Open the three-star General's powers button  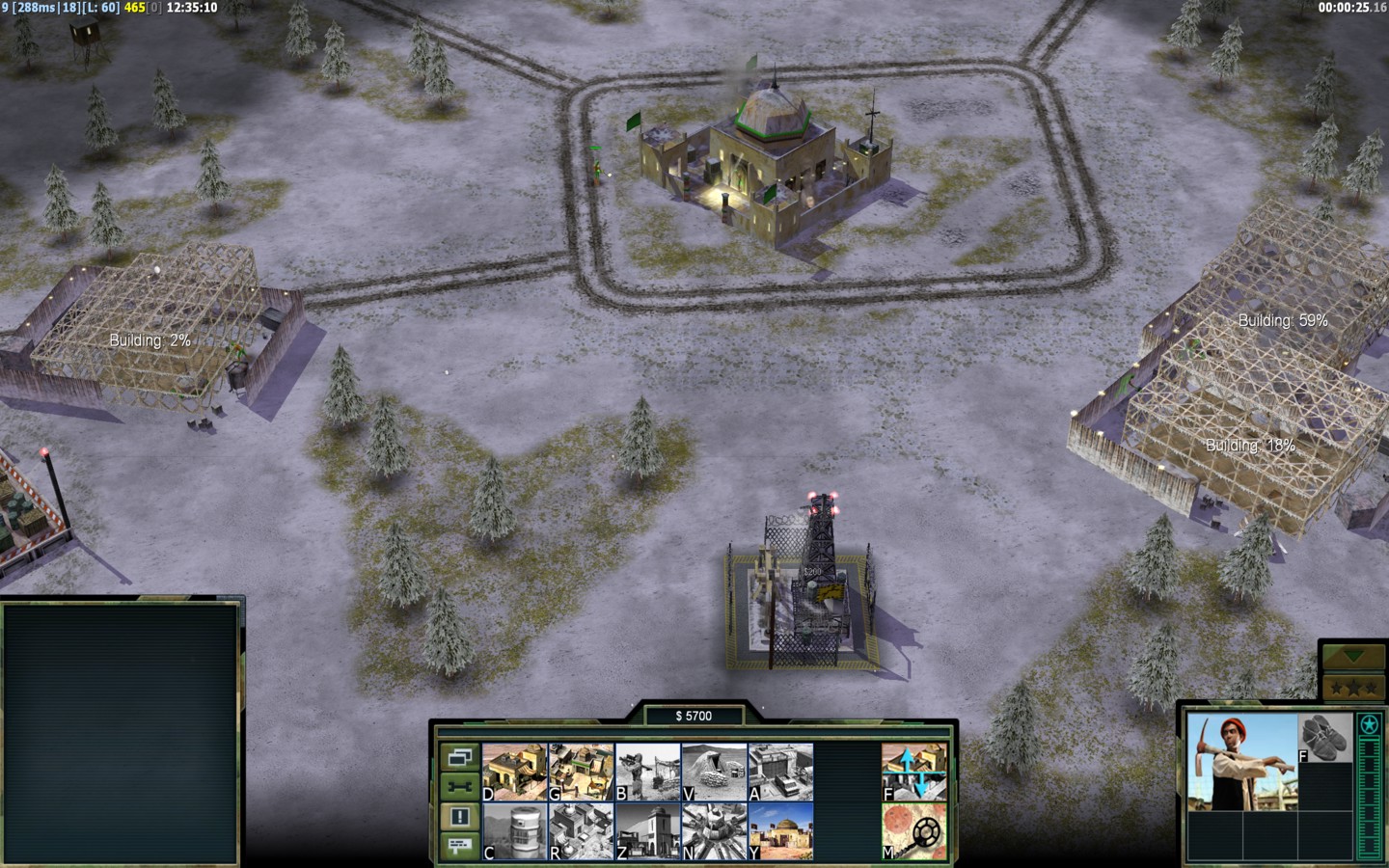pos(1353,688)
